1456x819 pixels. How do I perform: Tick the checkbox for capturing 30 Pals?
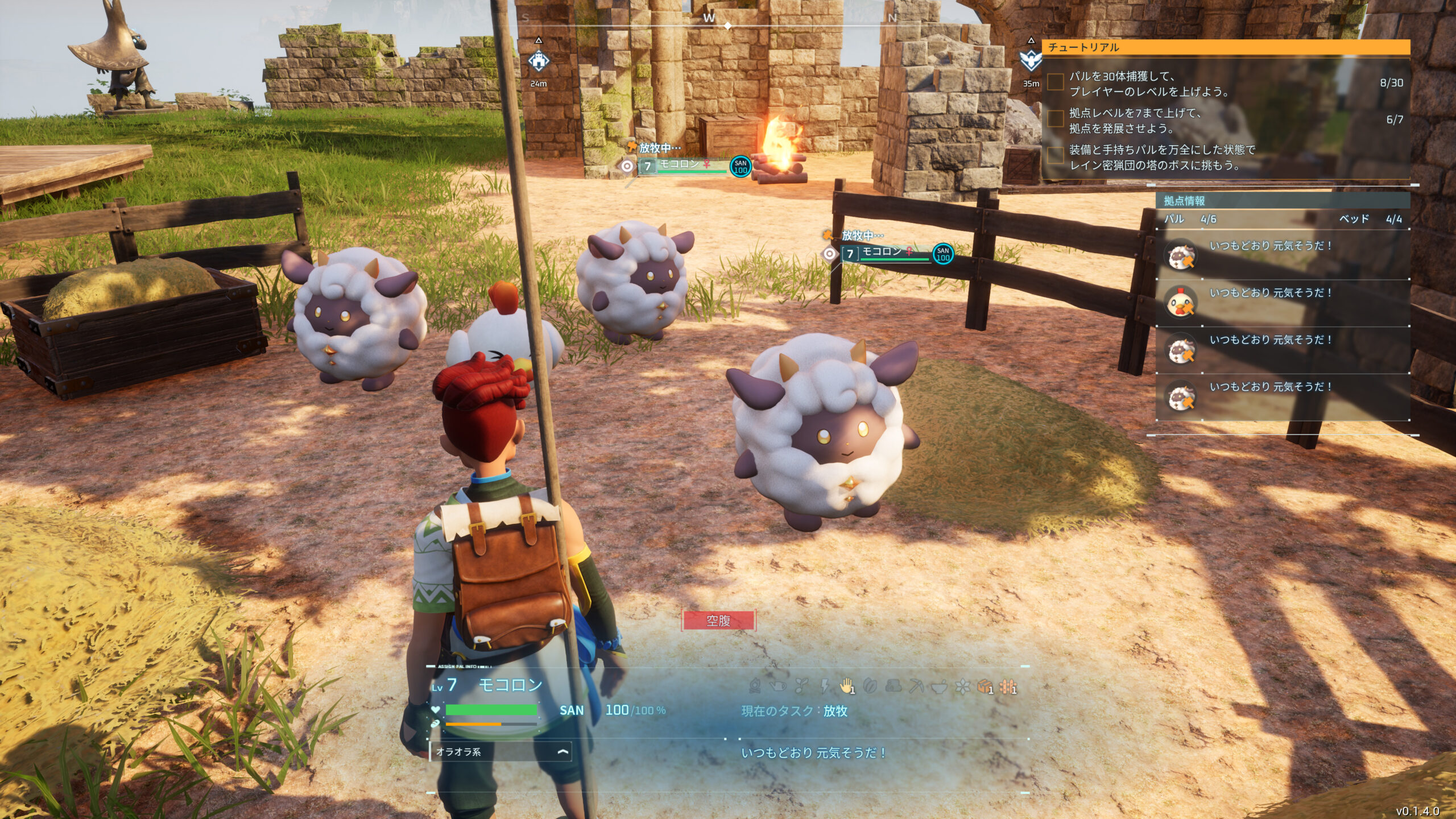(1056, 82)
